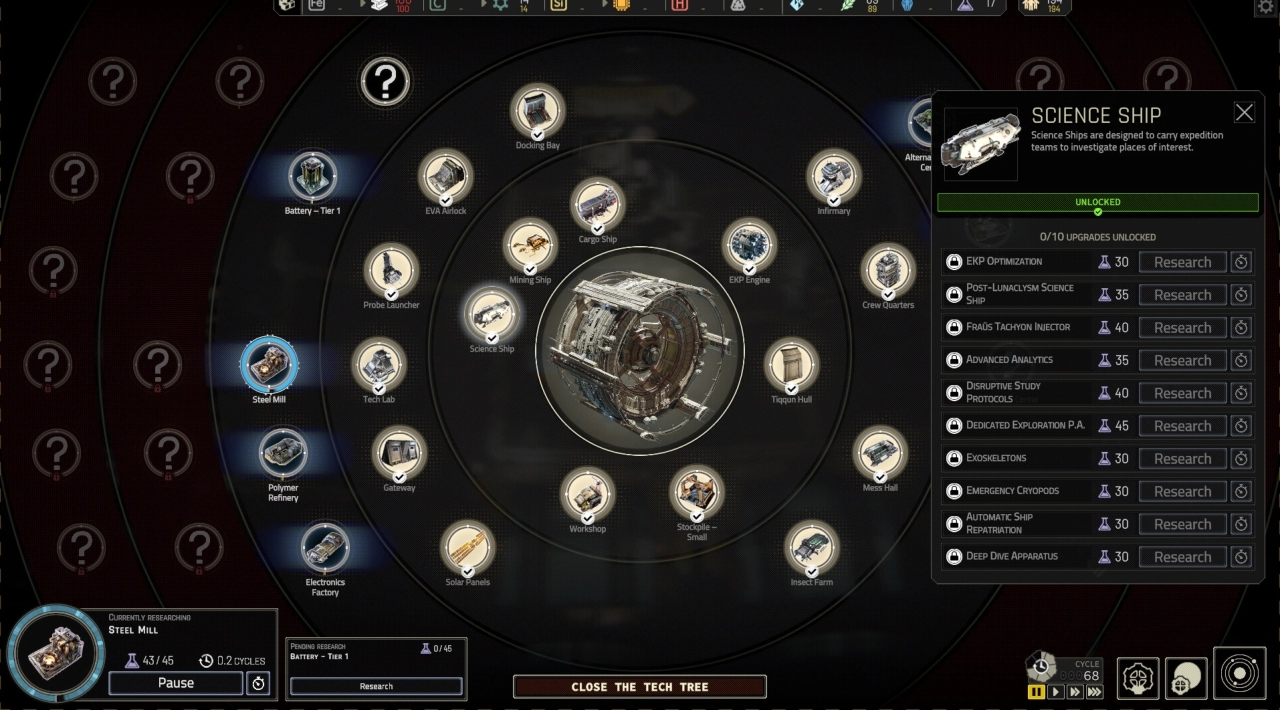Select the Steel Mill tech node
The width and height of the screenshot is (1280, 710).
click(x=269, y=365)
